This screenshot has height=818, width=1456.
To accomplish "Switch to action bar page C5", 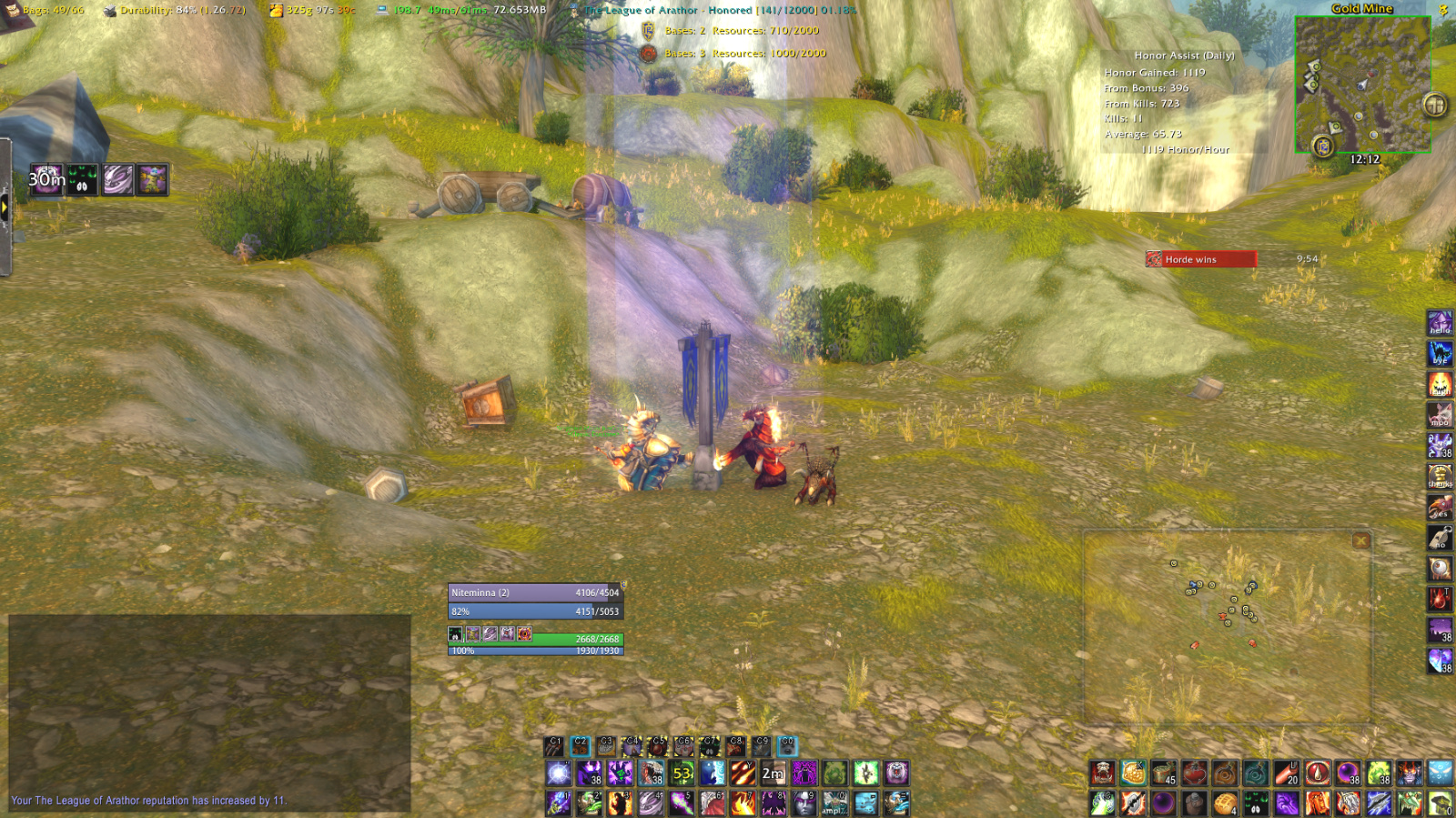I will coord(659,744).
